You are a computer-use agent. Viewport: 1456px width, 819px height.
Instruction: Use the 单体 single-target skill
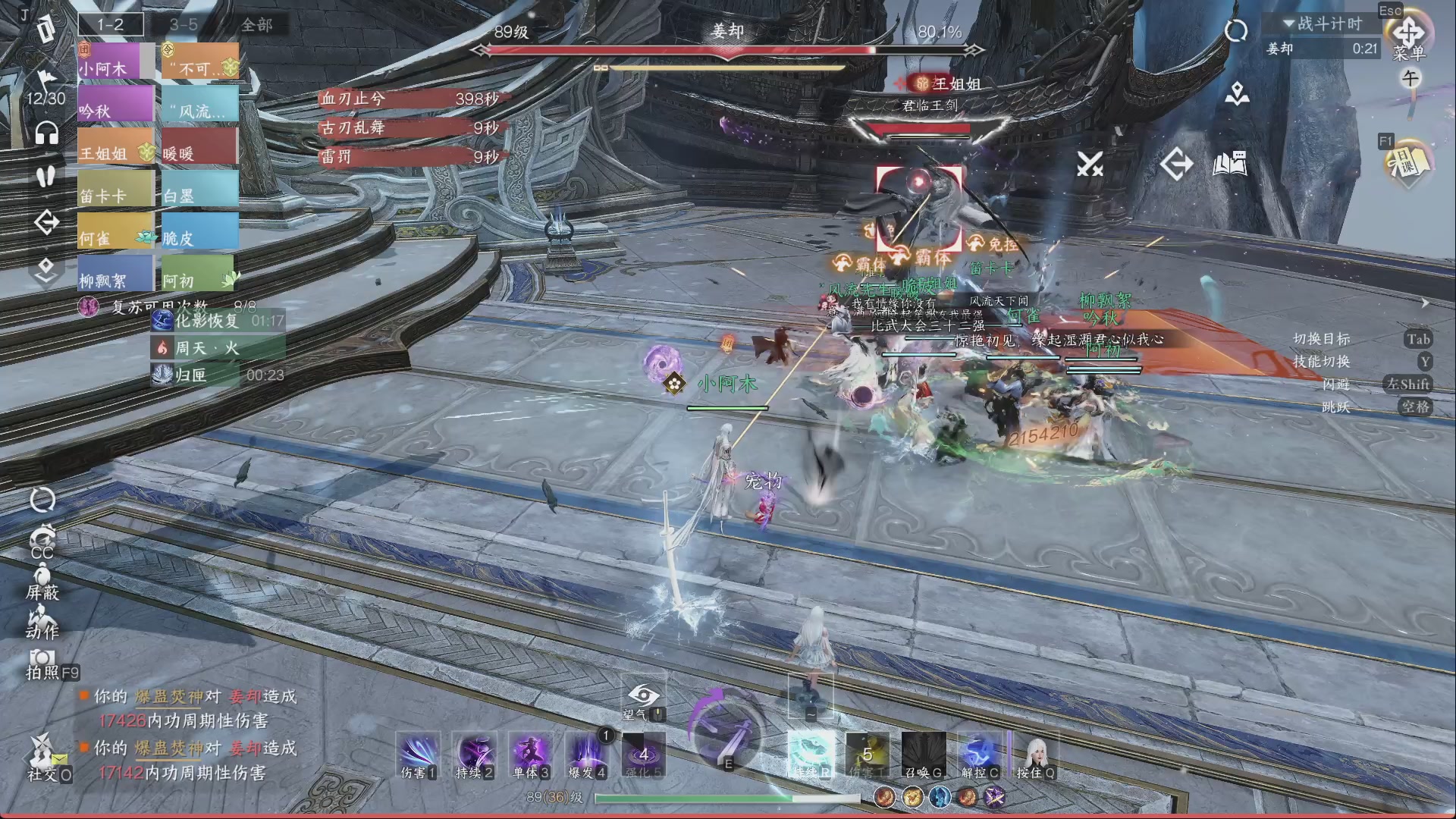click(x=530, y=755)
